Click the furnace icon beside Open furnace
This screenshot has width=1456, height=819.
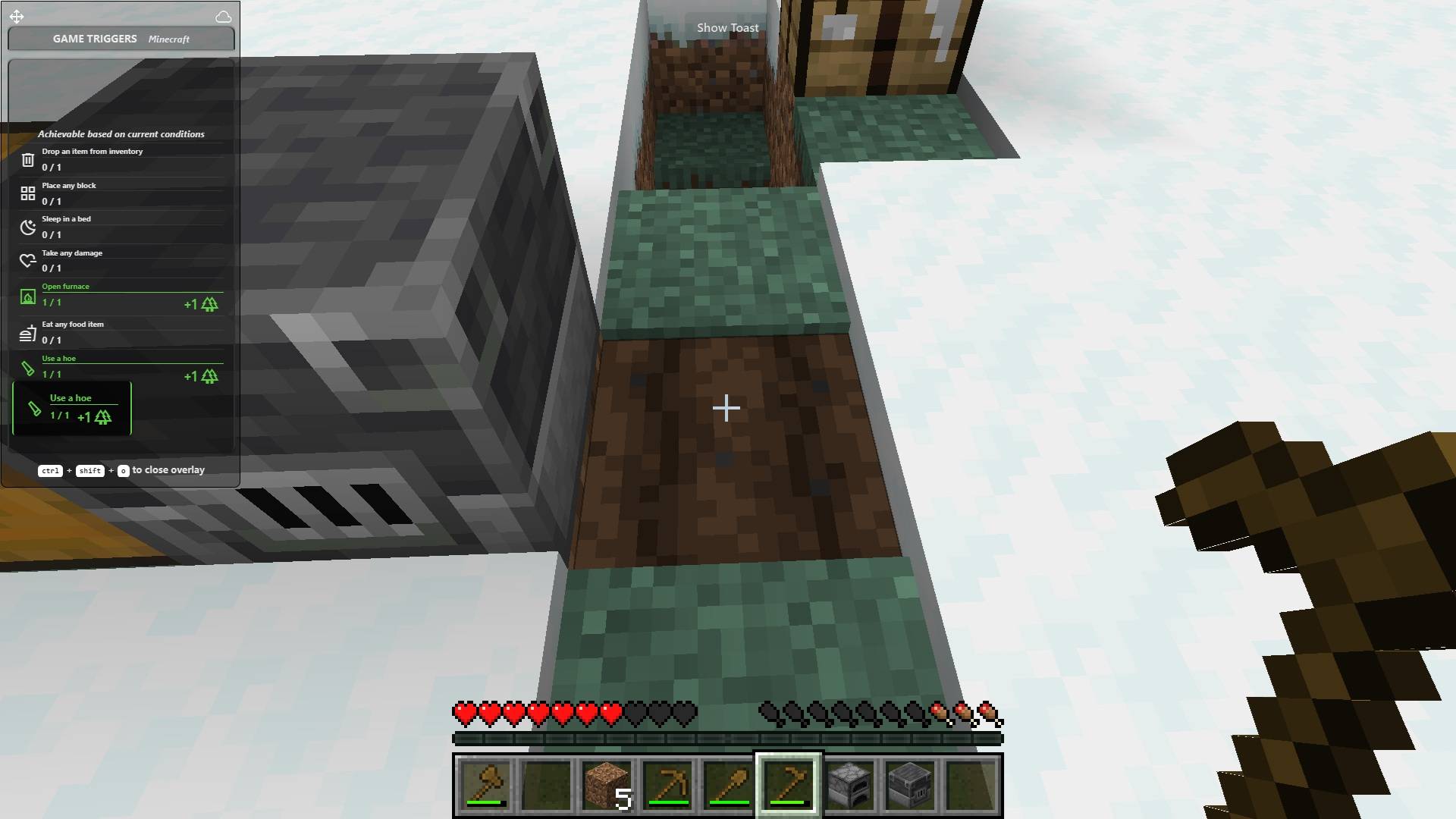28,297
